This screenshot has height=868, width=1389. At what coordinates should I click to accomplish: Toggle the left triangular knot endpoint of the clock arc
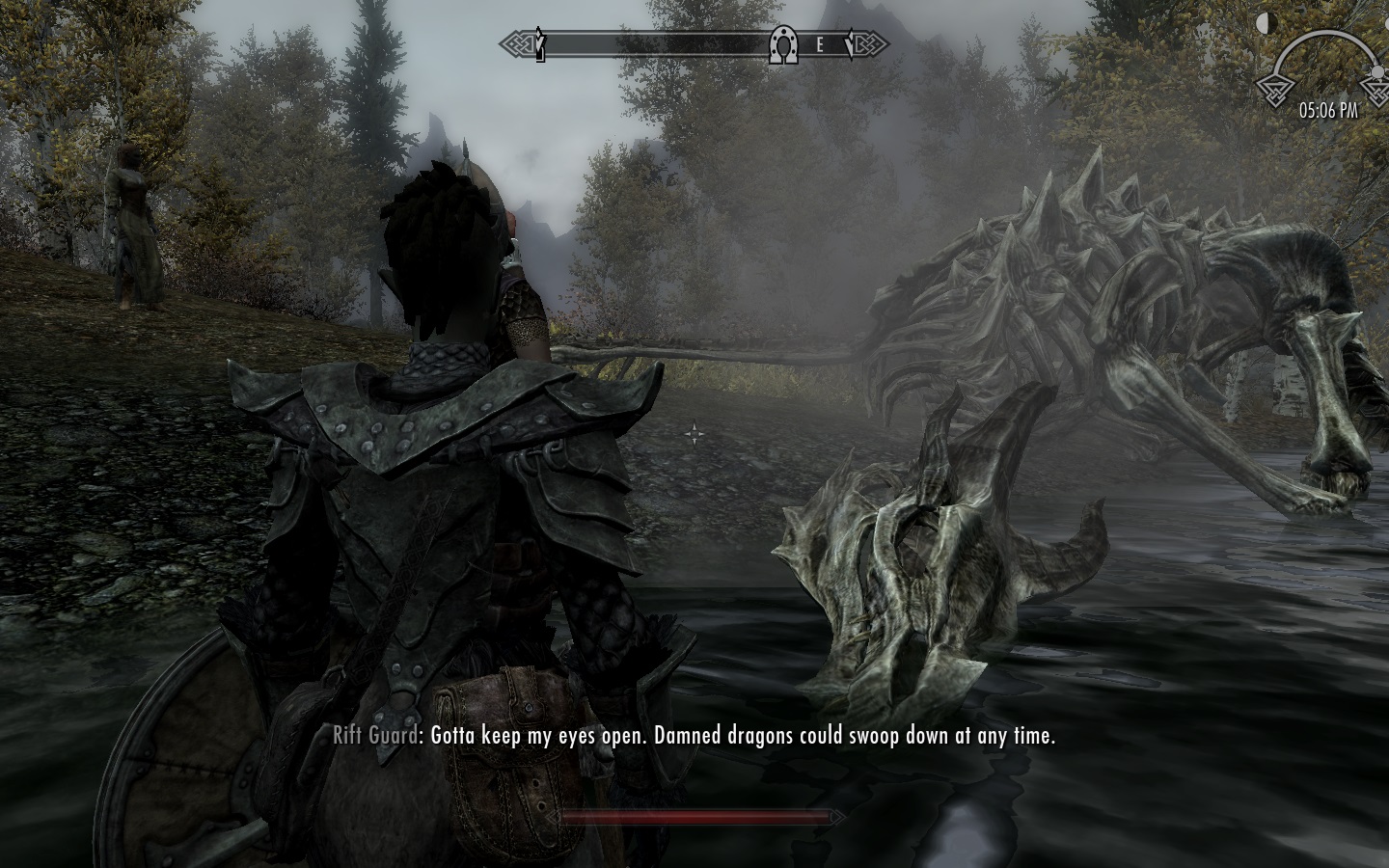(1276, 92)
